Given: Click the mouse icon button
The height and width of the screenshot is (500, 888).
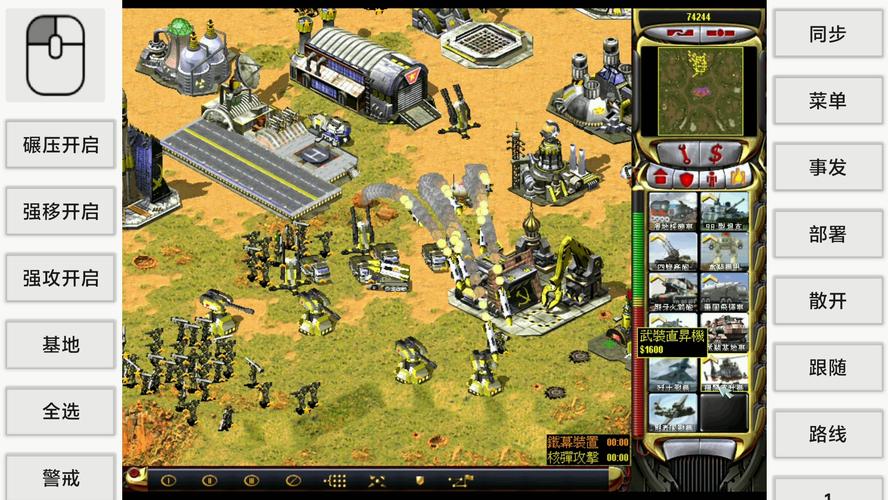Looking at the screenshot, I should coord(56,54).
